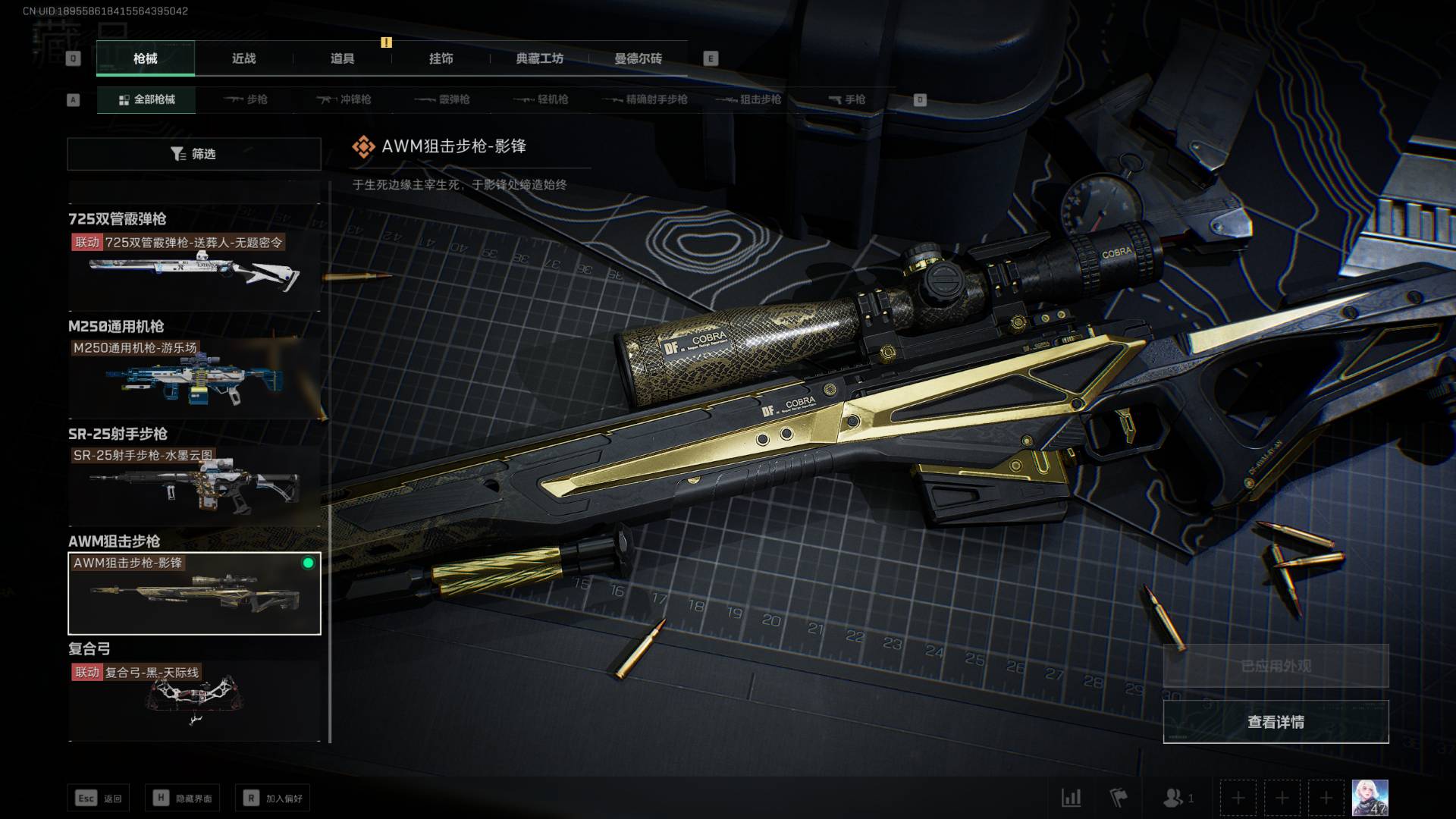Select the 轻机枪 category

pyautogui.click(x=541, y=99)
